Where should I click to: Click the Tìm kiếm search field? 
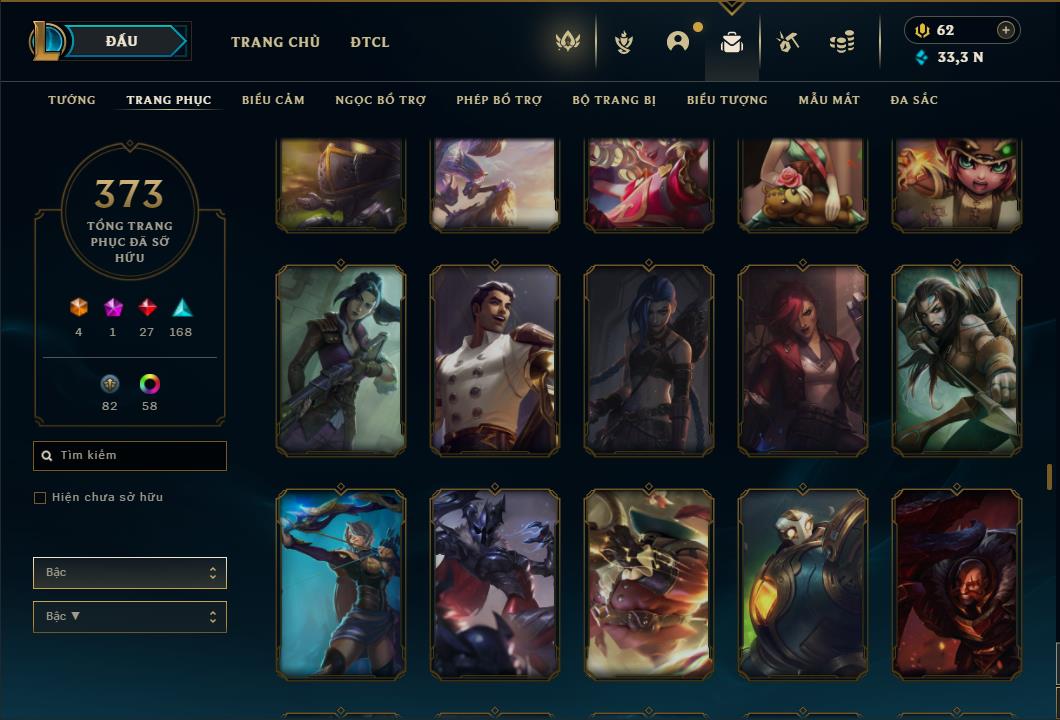(x=130, y=456)
